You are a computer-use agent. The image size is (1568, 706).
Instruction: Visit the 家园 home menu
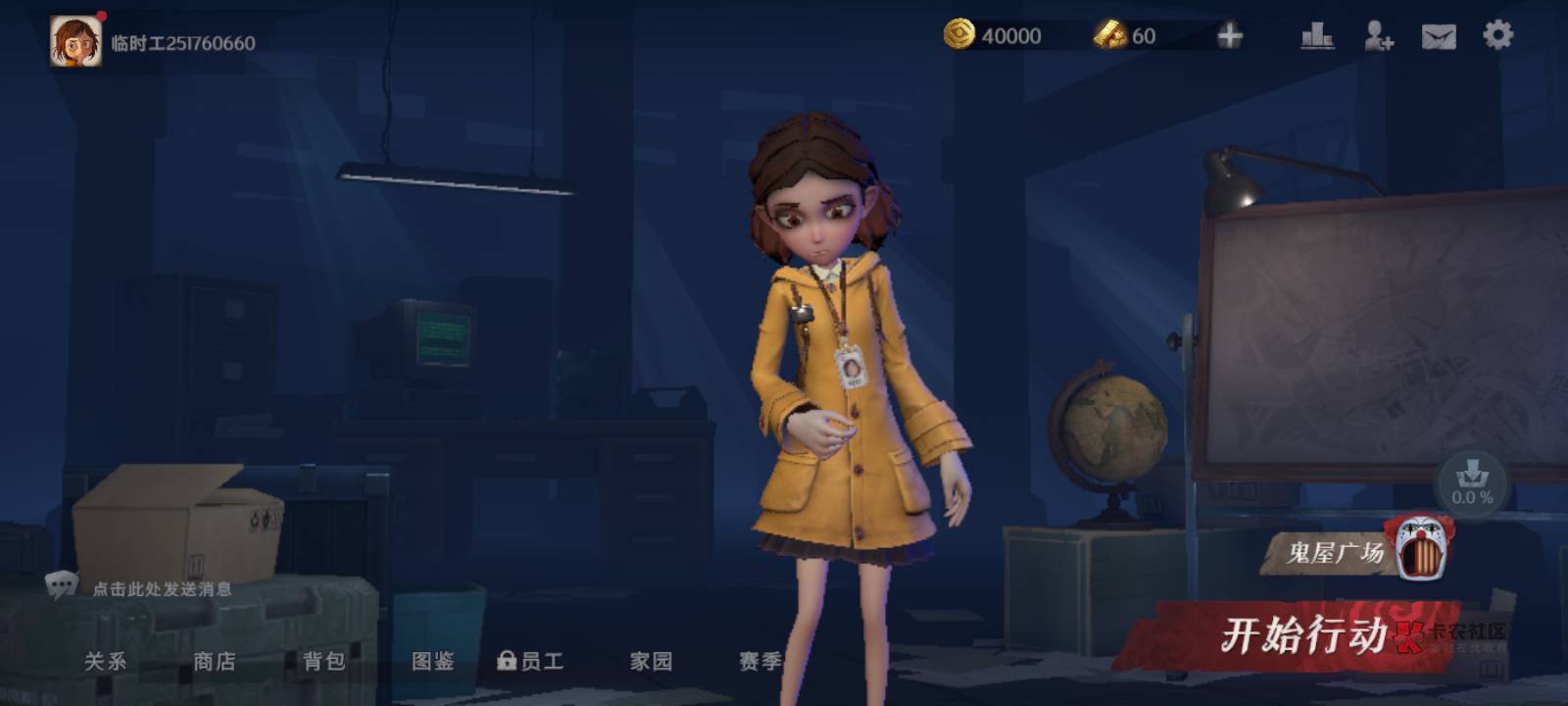point(651,661)
